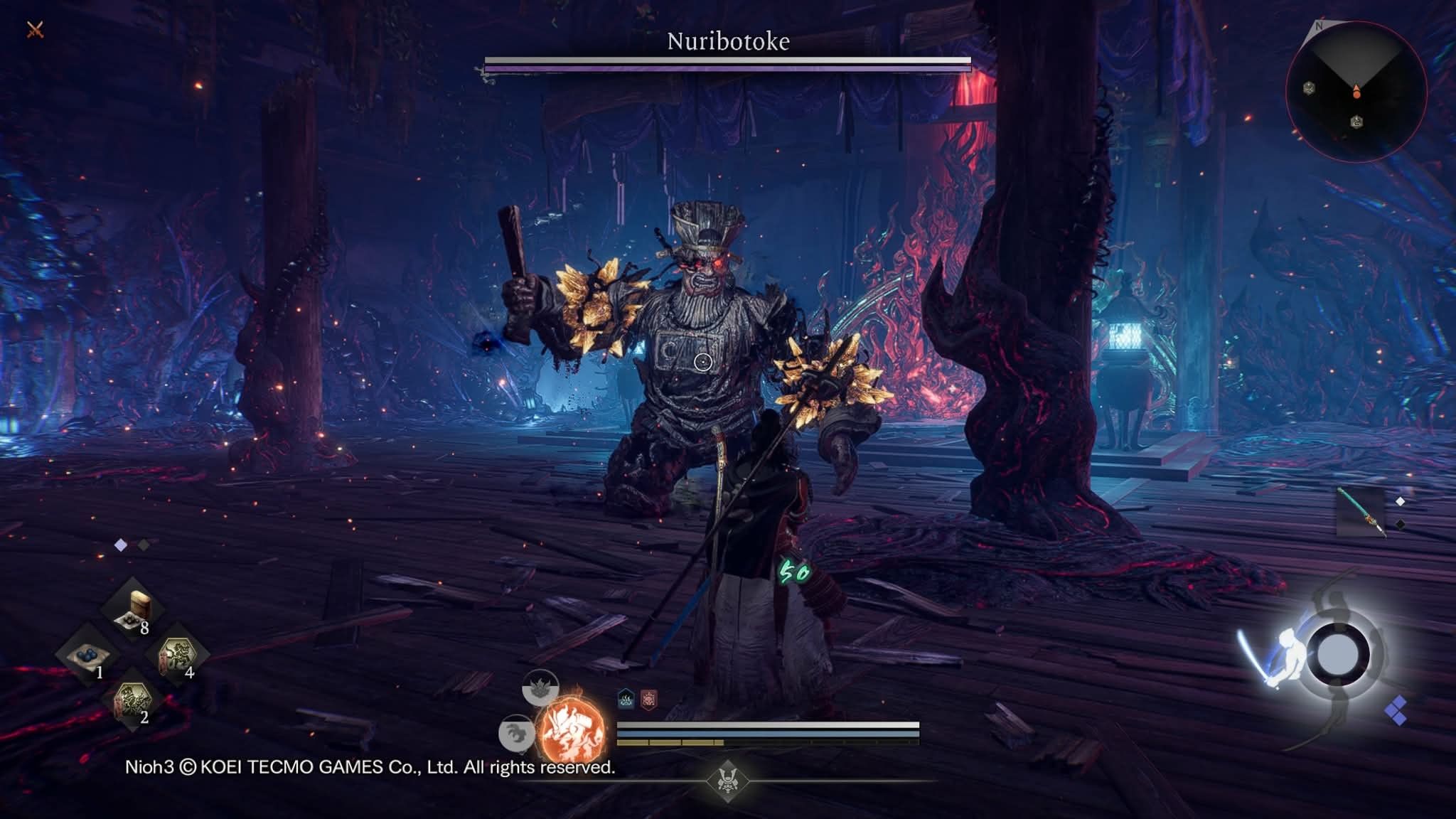1456x819 pixels.
Task: Click the samurai helmet style emblem
Action: point(727,781)
